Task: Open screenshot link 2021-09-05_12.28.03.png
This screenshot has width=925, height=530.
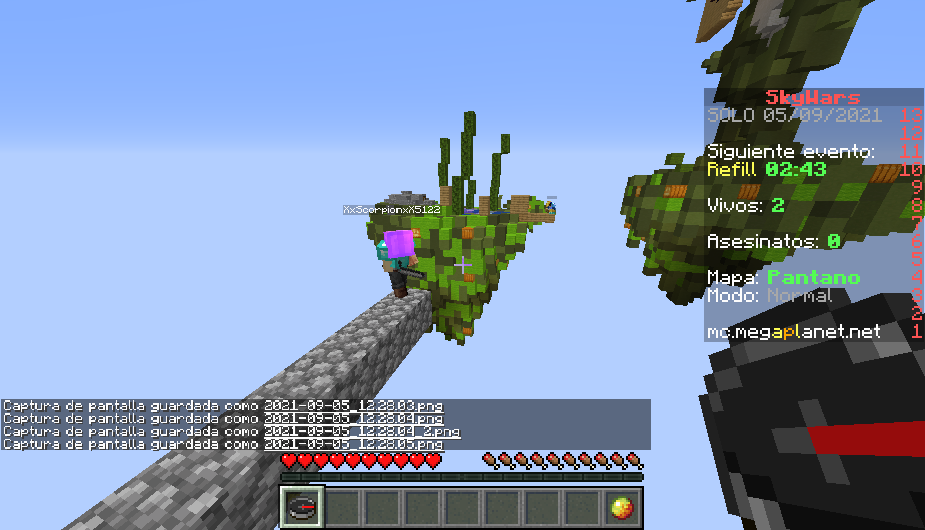Action: pos(353,406)
